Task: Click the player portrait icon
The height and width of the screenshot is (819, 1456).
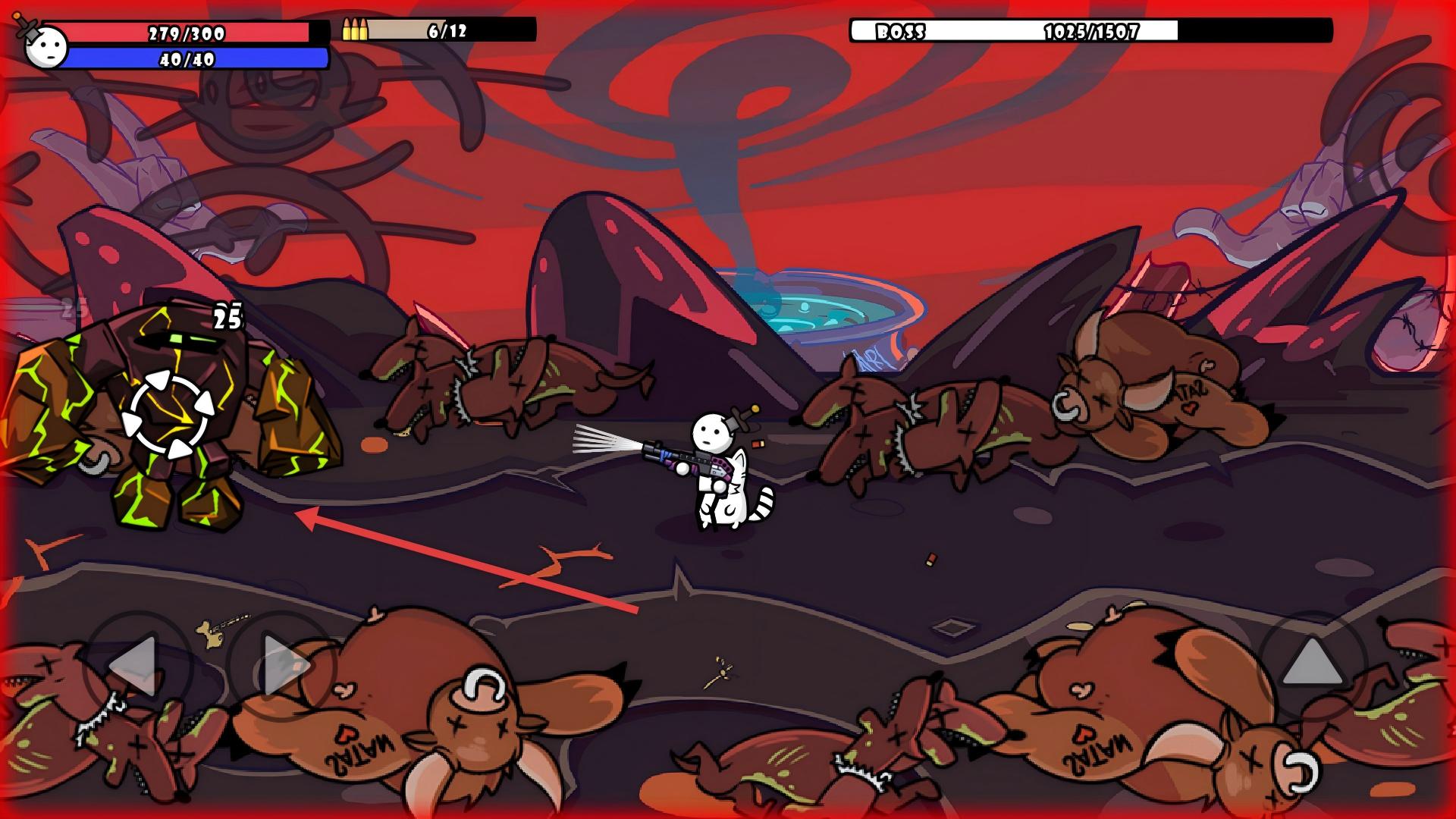Action: 44,47
